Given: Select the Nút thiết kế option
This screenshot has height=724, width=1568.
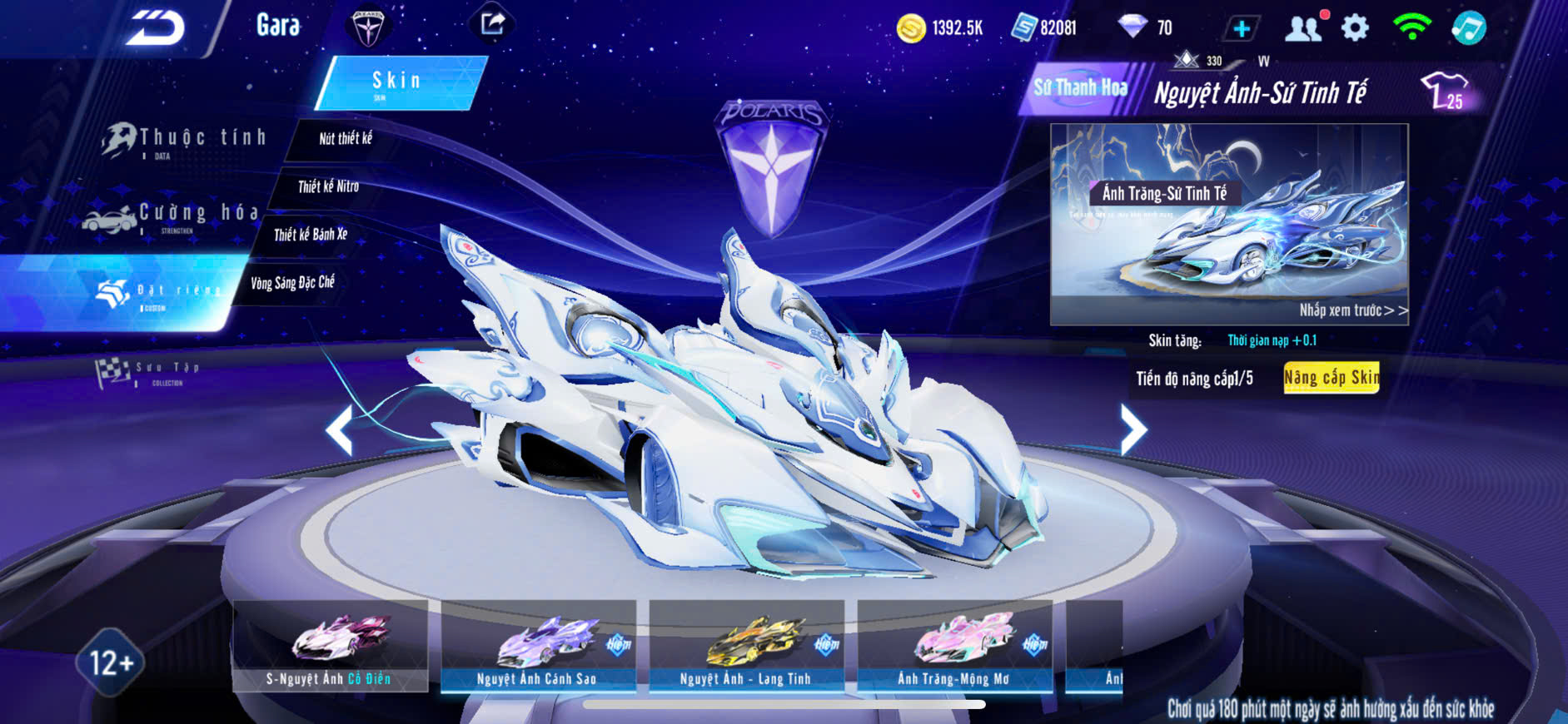Looking at the screenshot, I should click(346, 139).
